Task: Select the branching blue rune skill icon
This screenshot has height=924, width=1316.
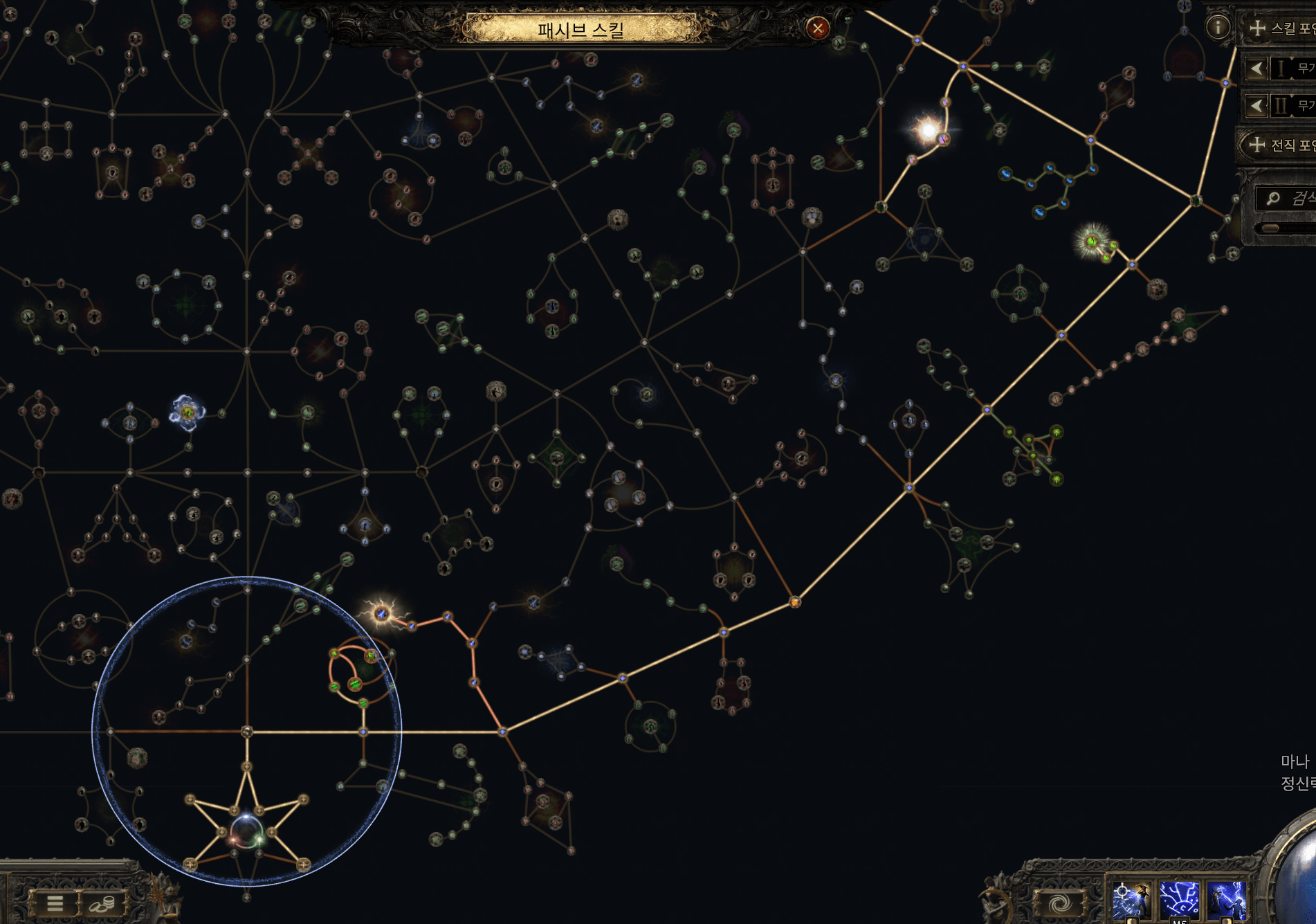Action: click(1179, 900)
